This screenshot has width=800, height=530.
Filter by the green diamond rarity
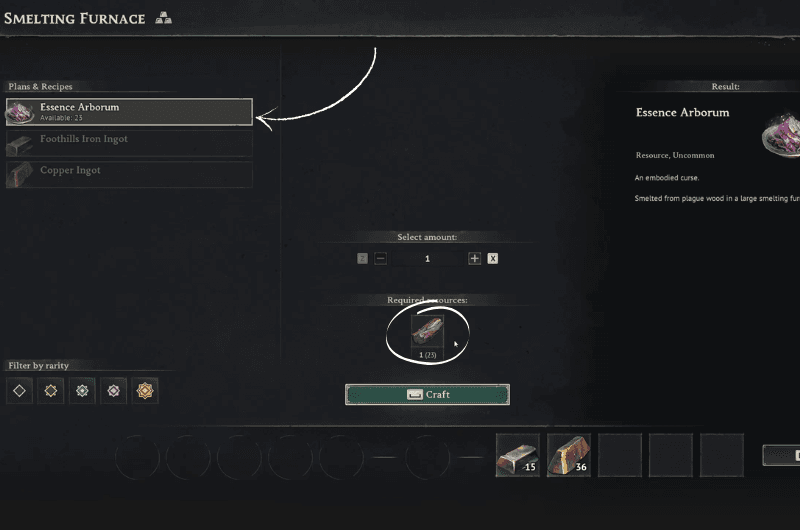pos(83,390)
